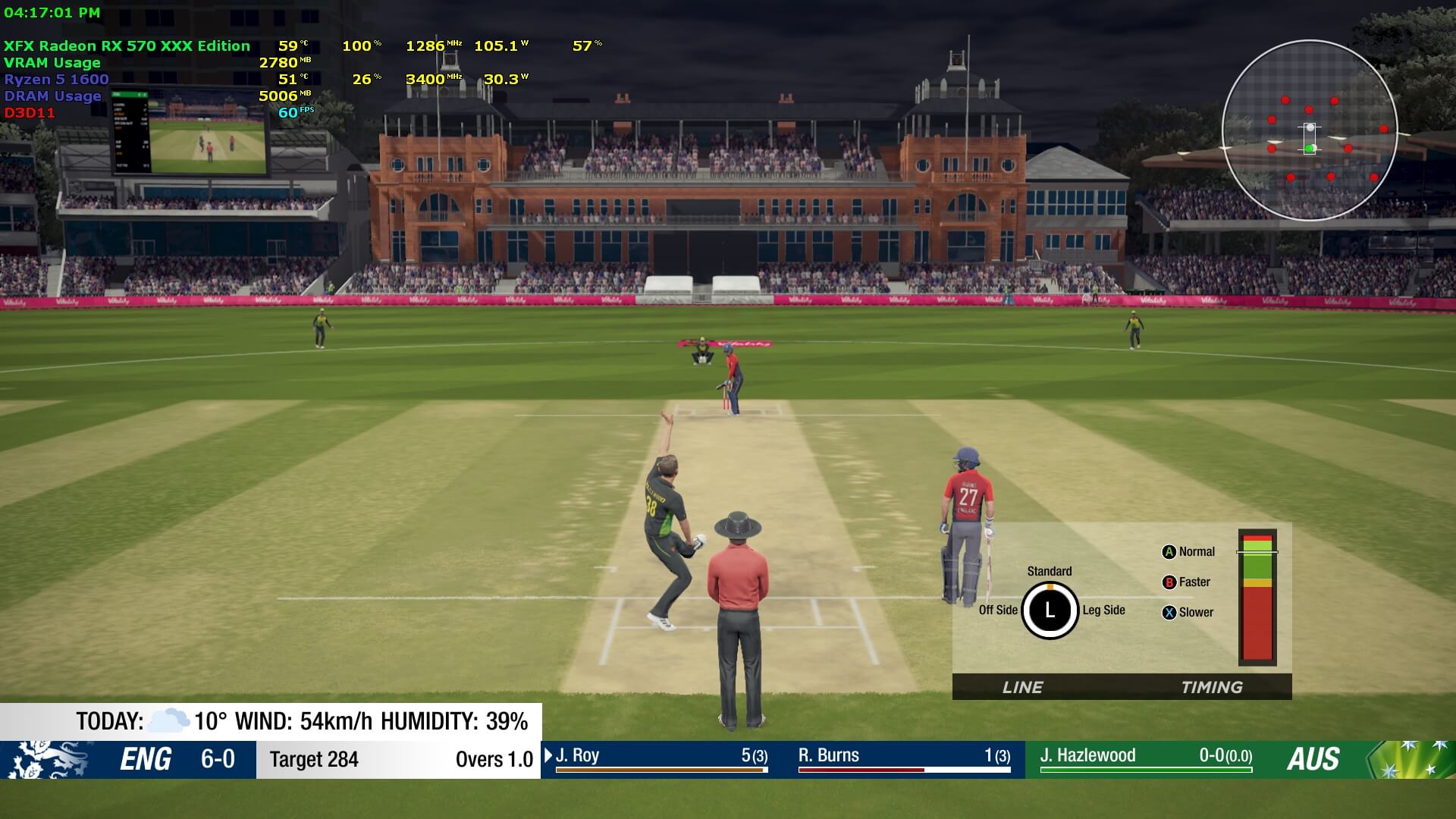Image resolution: width=1456 pixels, height=819 pixels.
Task: Pick the Slower delivery option
Action: 1188,613
